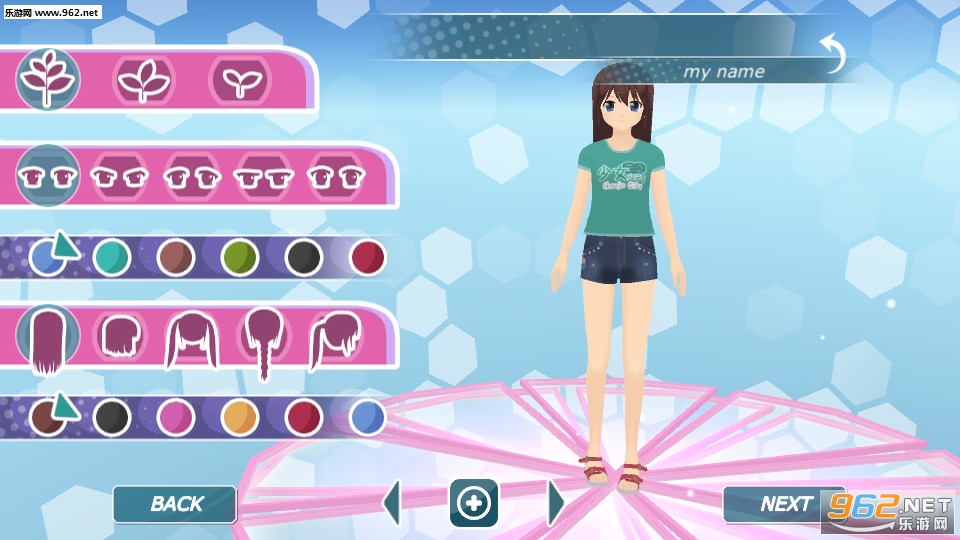This screenshot has width=960, height=540.
Task: Choose the brown shirt color swatch
Action: pyautogui.click(x=175, y=257)
